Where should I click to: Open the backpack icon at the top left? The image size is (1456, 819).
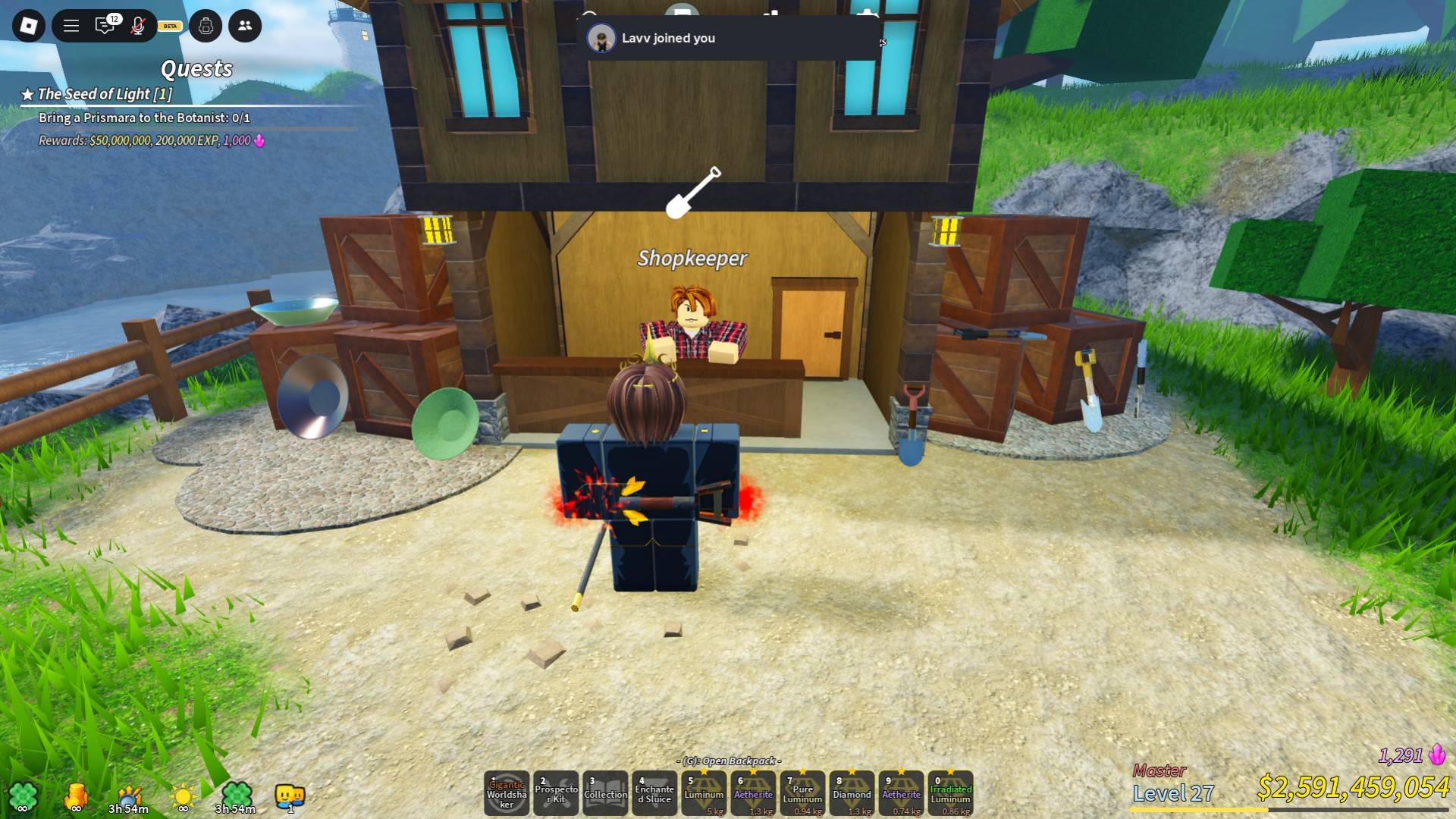205,26
